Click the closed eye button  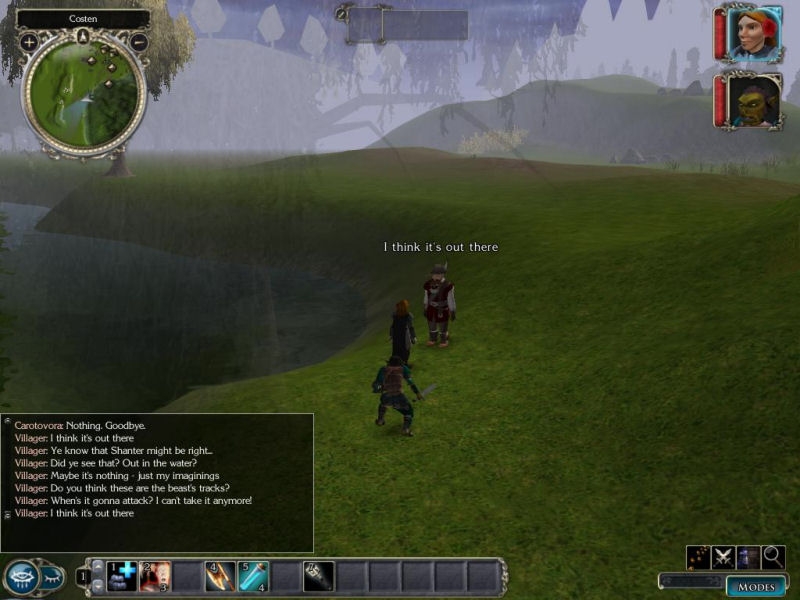click(52, 576)
